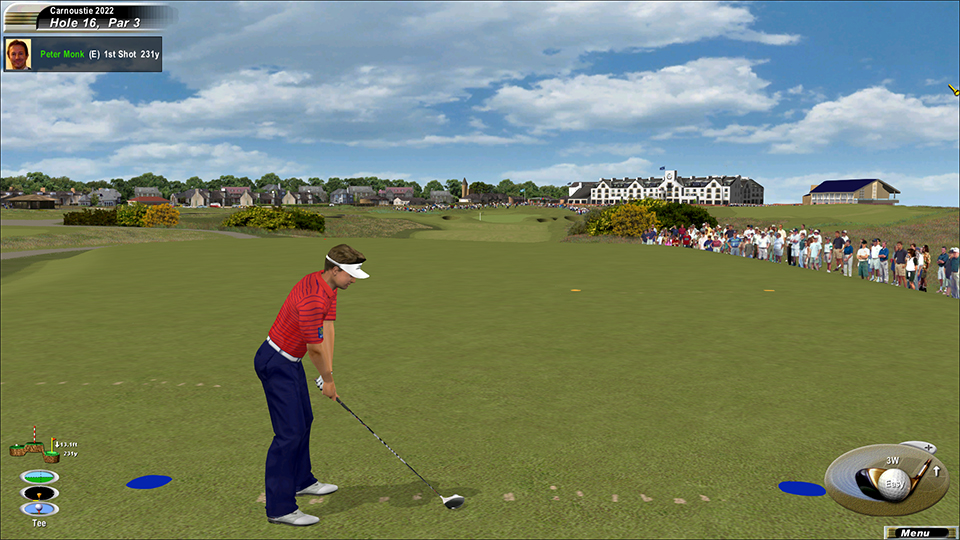This screenshot has height=540, width=960.
Task: Open the green grid view oval
Action: click(x=40, y=476)
